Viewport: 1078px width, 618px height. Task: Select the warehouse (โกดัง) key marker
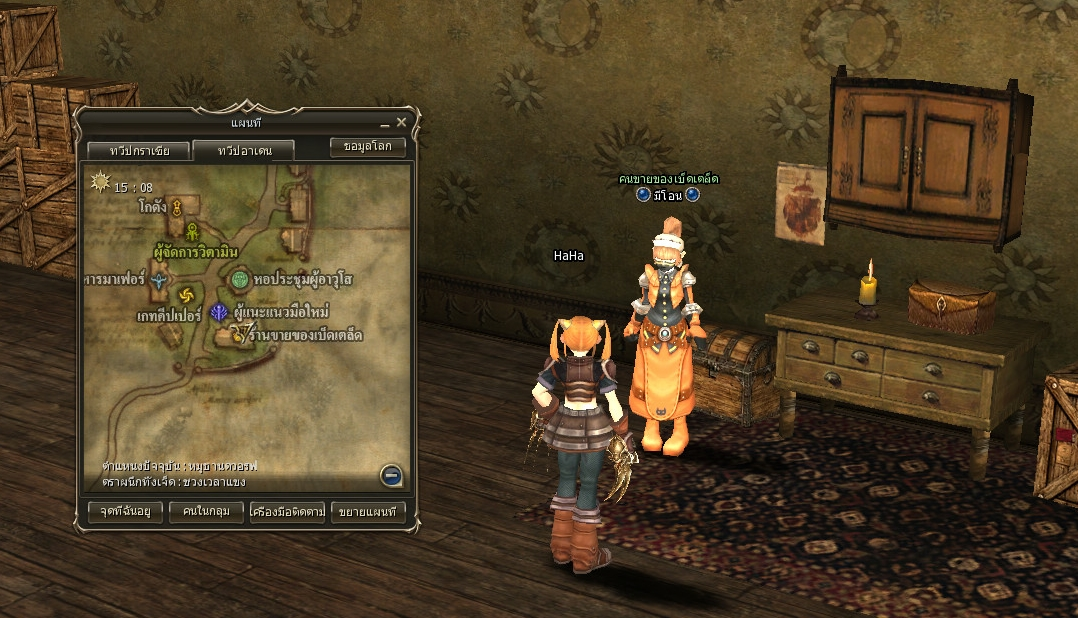(176, 208)
